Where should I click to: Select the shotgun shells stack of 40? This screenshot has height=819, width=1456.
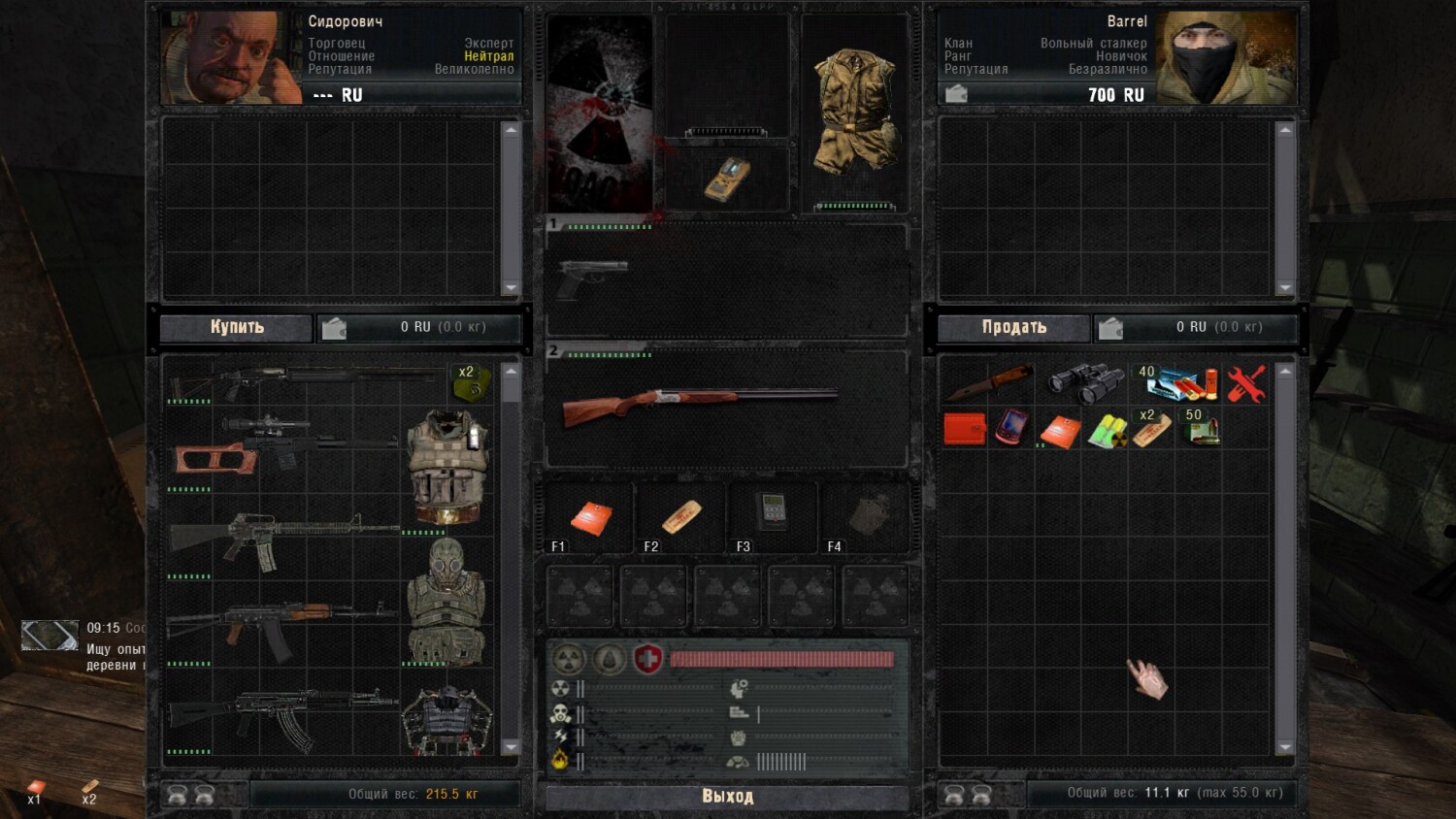1178,384
